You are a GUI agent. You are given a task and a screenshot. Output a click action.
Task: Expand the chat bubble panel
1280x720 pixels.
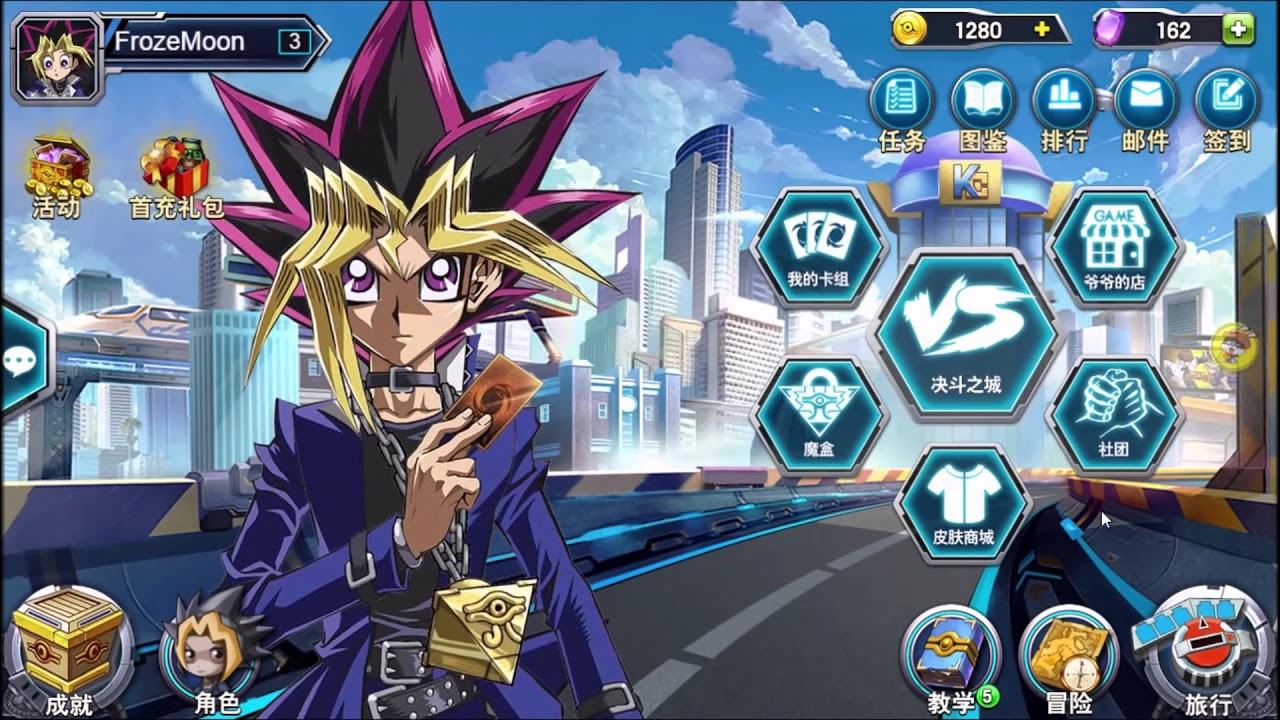pos(20,360)
